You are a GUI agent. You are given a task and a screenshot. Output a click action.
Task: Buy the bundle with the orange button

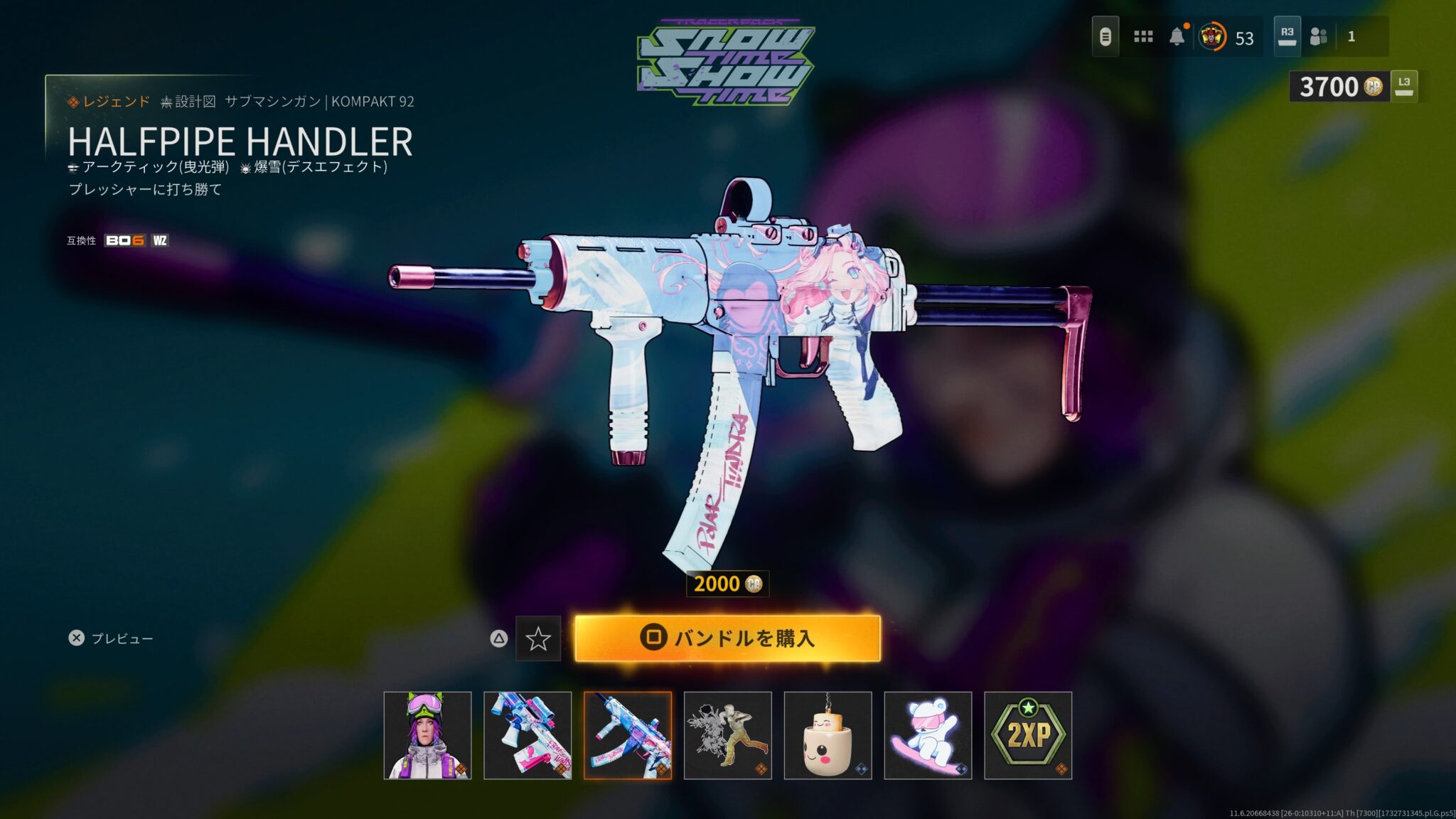(x=727, y=638)
